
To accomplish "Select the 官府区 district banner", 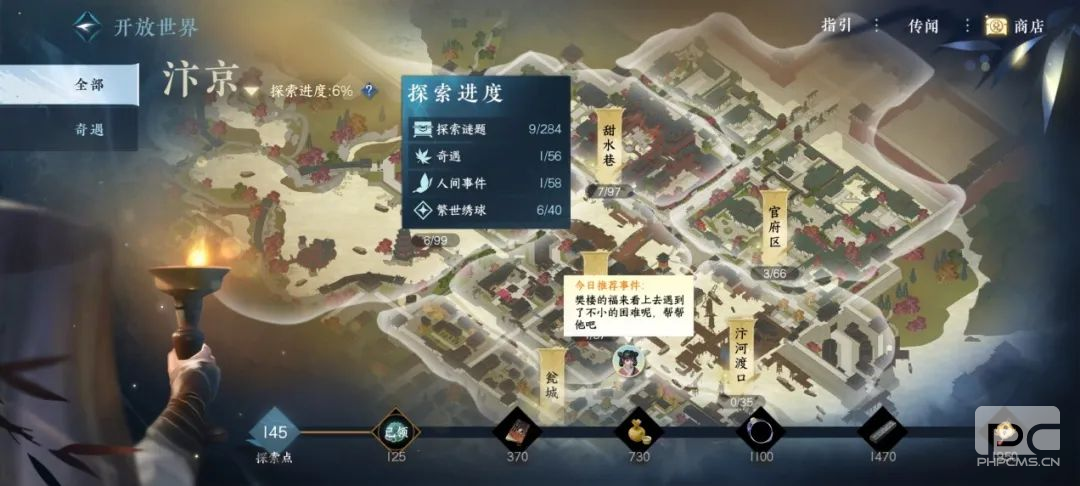I will [774, 226].
